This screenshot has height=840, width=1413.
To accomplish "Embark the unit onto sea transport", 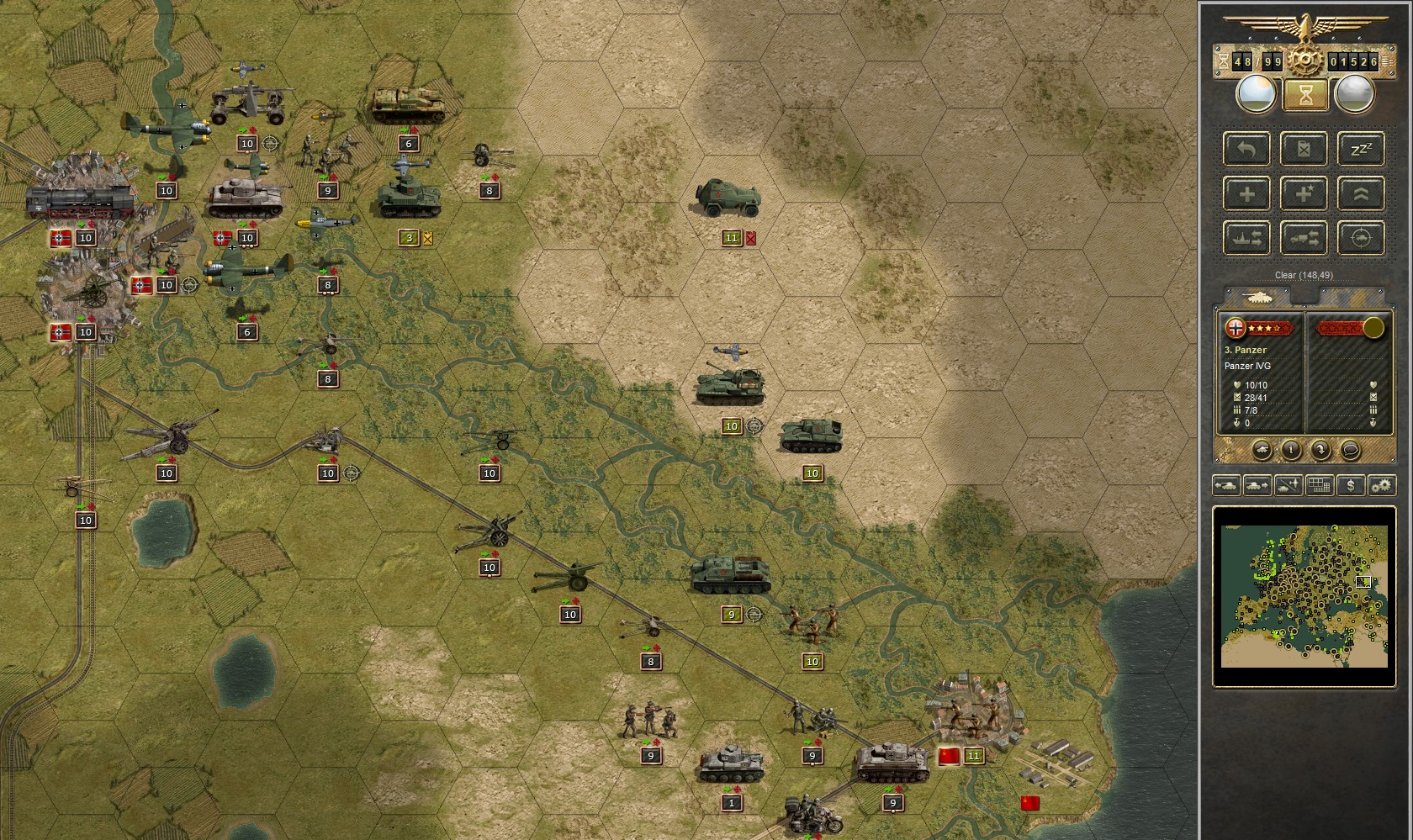I will pyautogui.click(x=1247, y=238).
